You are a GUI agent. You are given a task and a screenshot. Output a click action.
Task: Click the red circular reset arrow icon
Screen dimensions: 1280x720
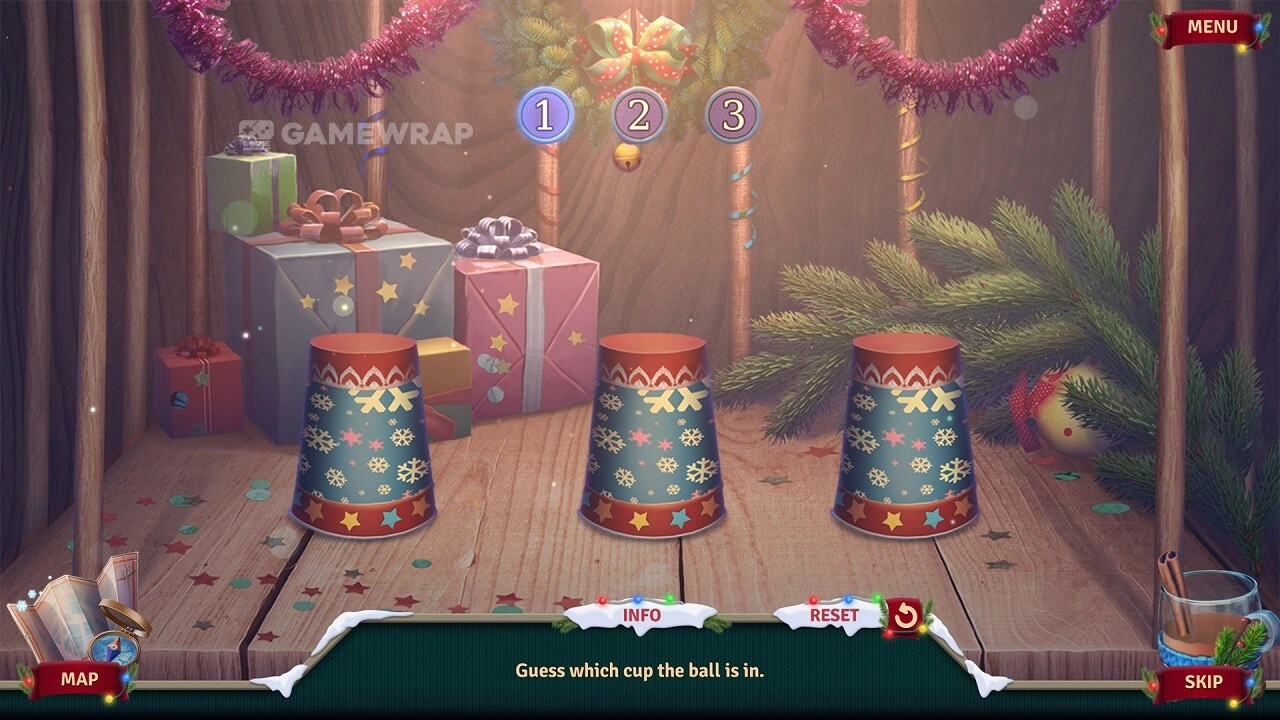tap(905, 616)
